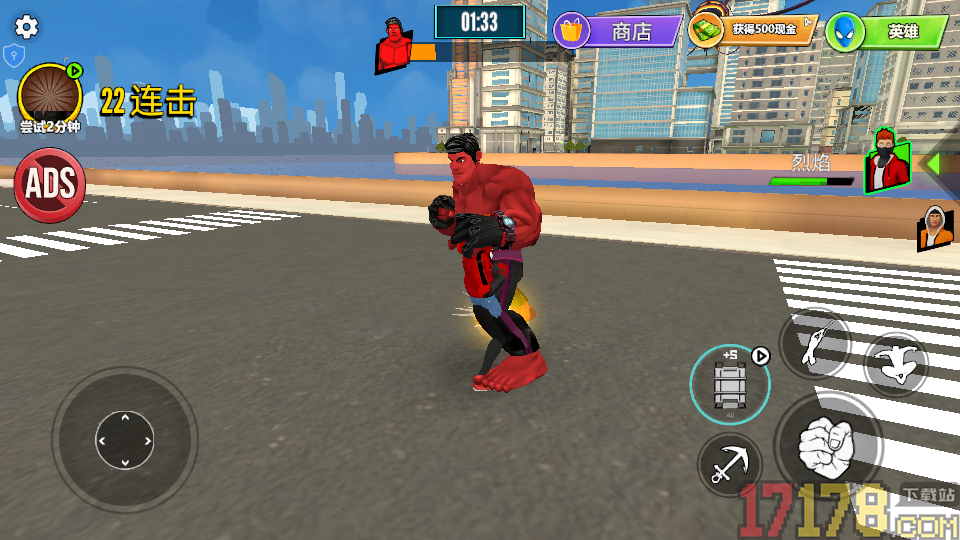
Task: Tap the virtual joystick pad
Action: [125, 439]
